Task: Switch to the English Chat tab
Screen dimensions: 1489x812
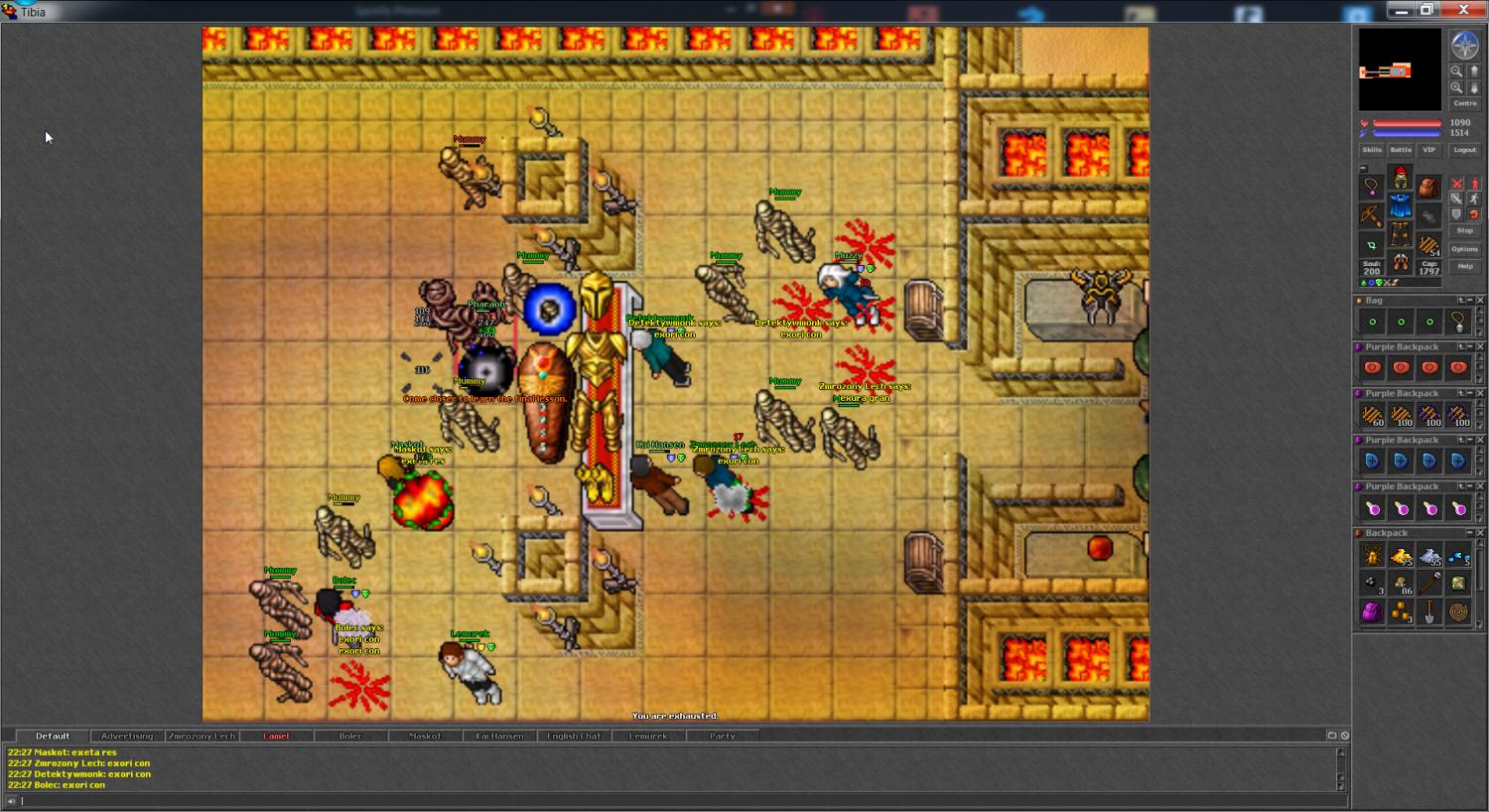Action: [x=574, y=737]
